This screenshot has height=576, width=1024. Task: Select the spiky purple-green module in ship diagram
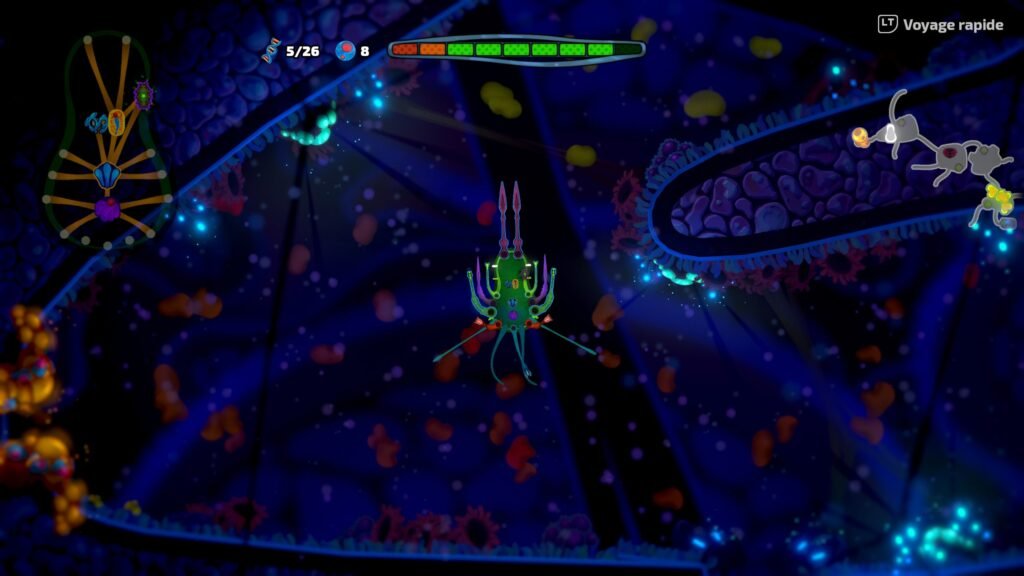click(143, 95)
